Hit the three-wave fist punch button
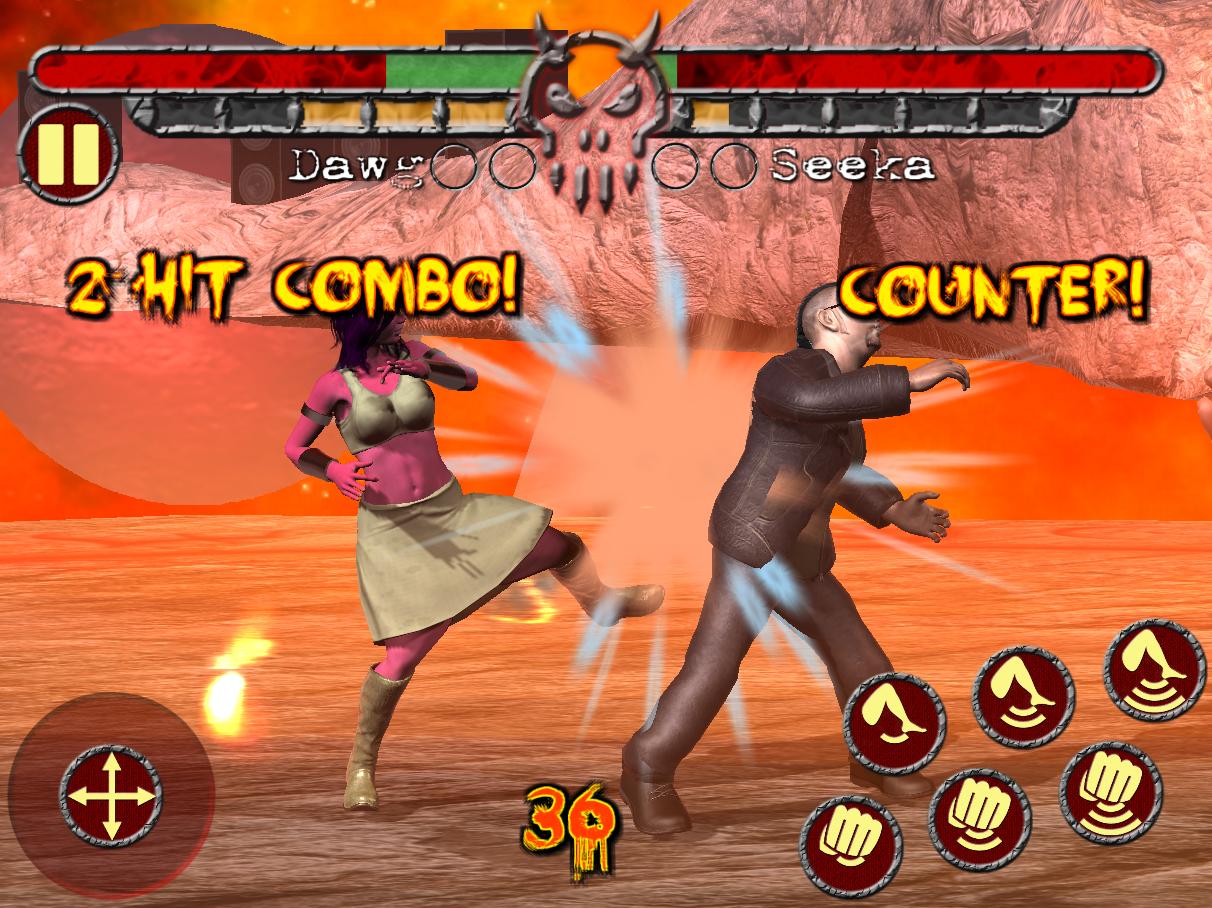Image resolution: width=1212 pixels, height=908 pixels. coord(1110,792)
